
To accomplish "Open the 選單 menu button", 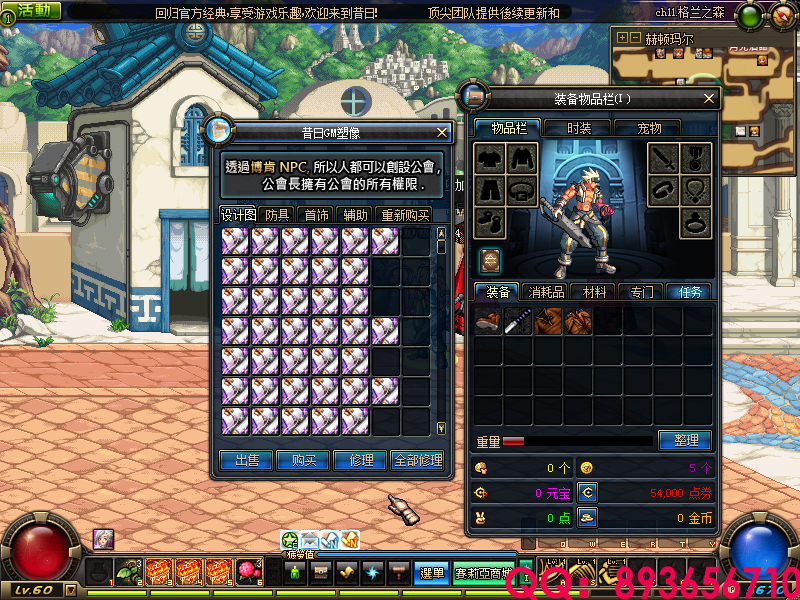I will (432, 573).
